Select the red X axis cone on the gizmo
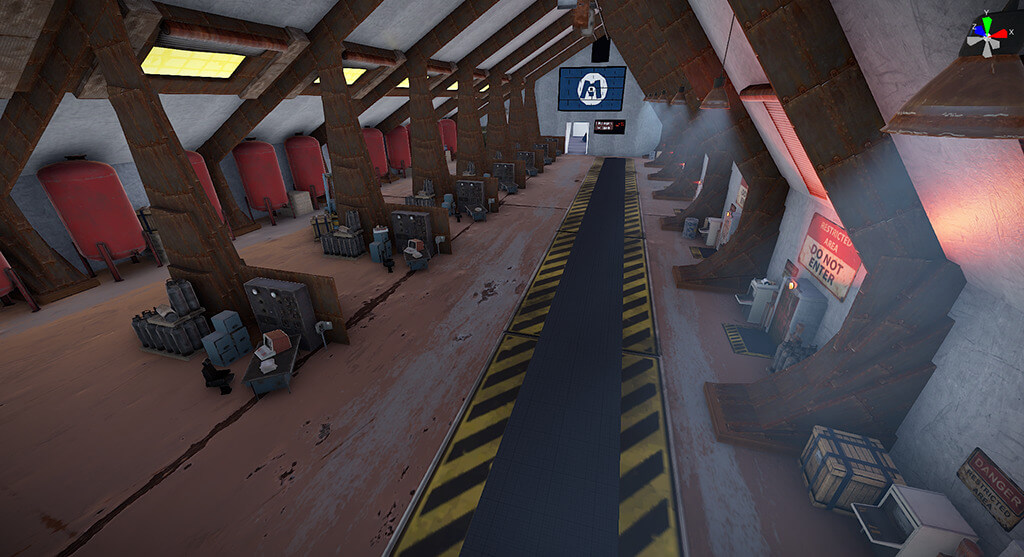The image size is (1024, 557). click(1001, 35)
